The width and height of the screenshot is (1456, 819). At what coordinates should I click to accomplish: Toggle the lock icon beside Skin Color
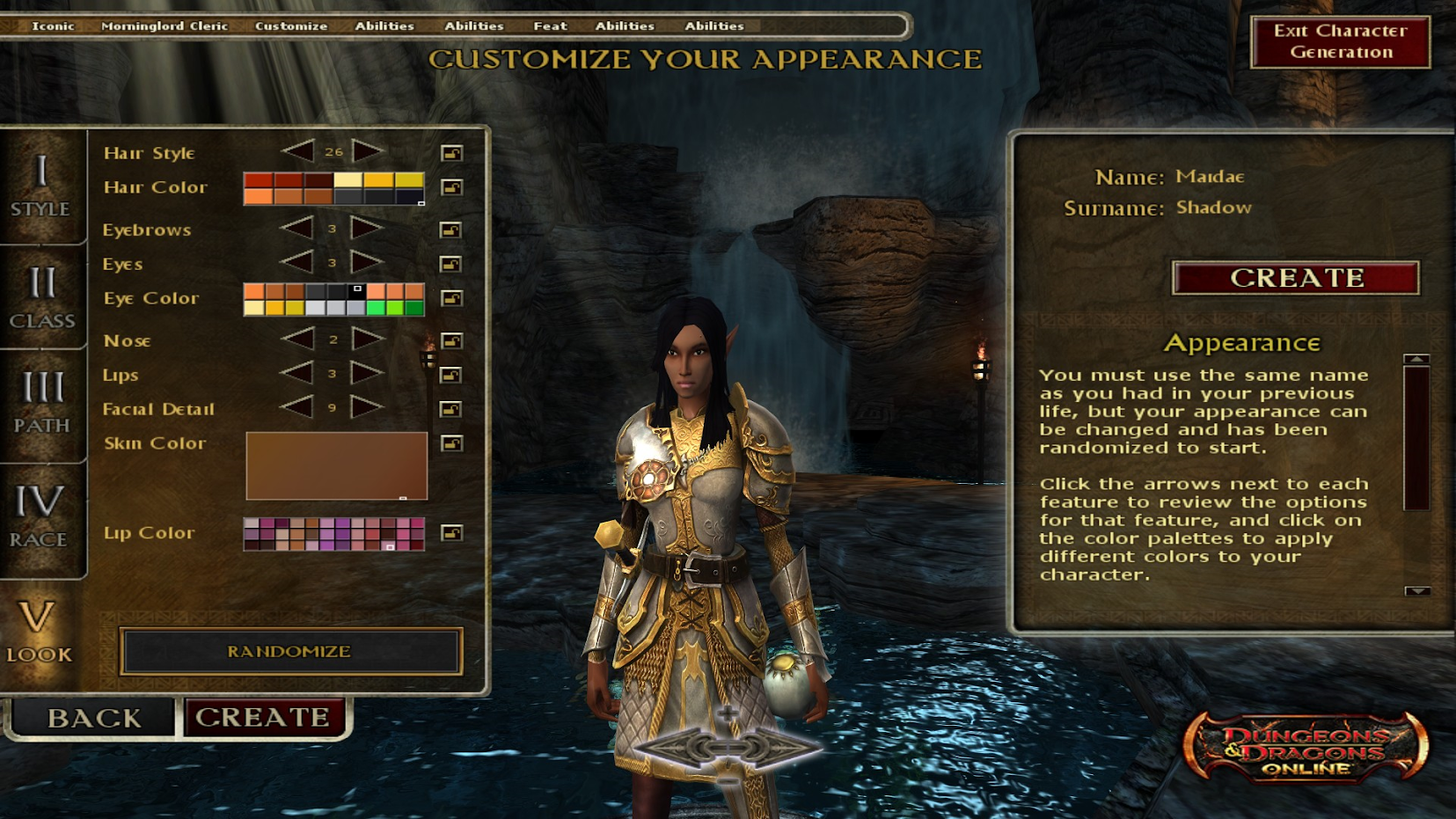click(451, 443)
